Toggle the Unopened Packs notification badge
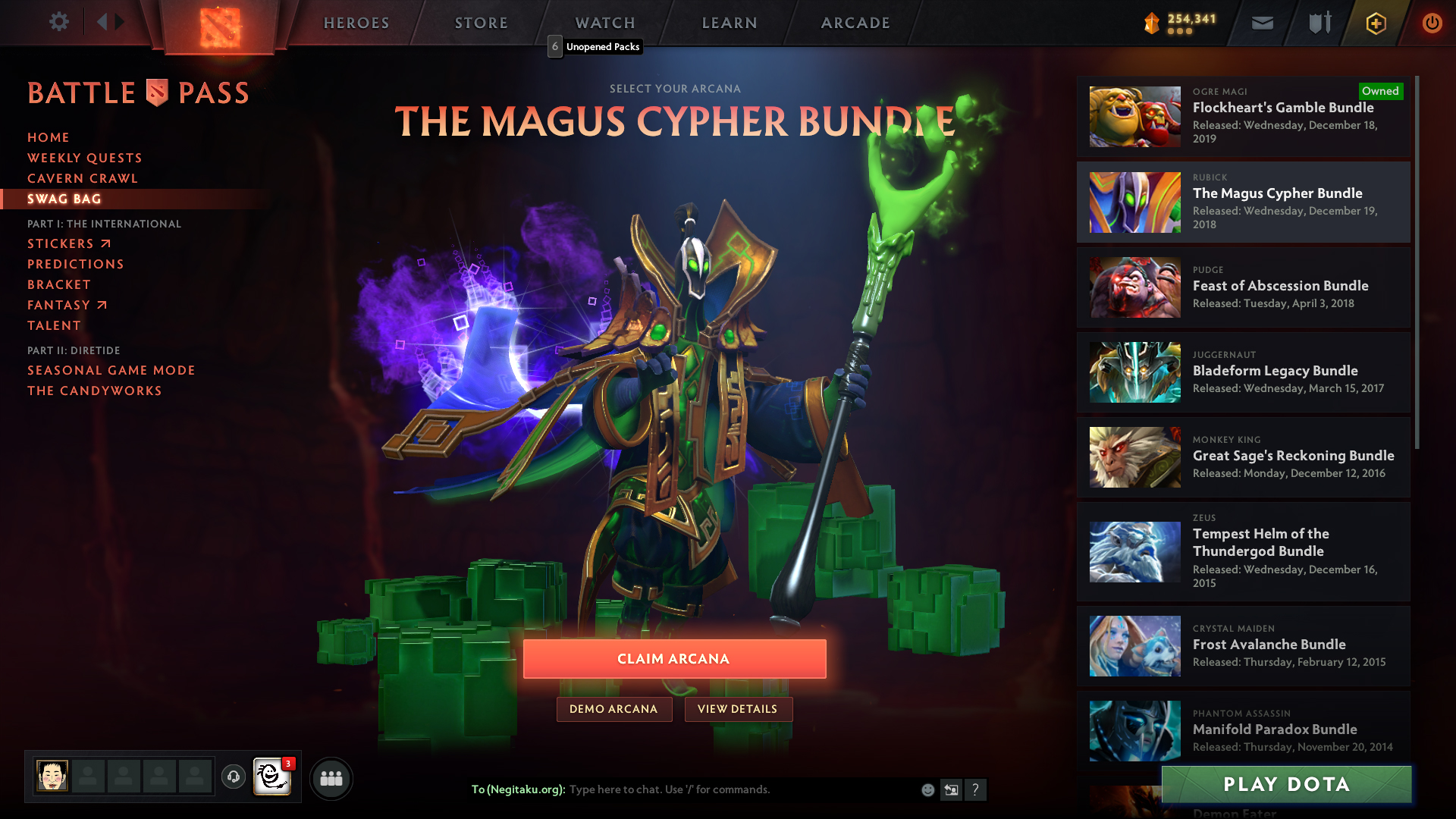This screenshot has height=819, width=1456. (x=556, y=46)
